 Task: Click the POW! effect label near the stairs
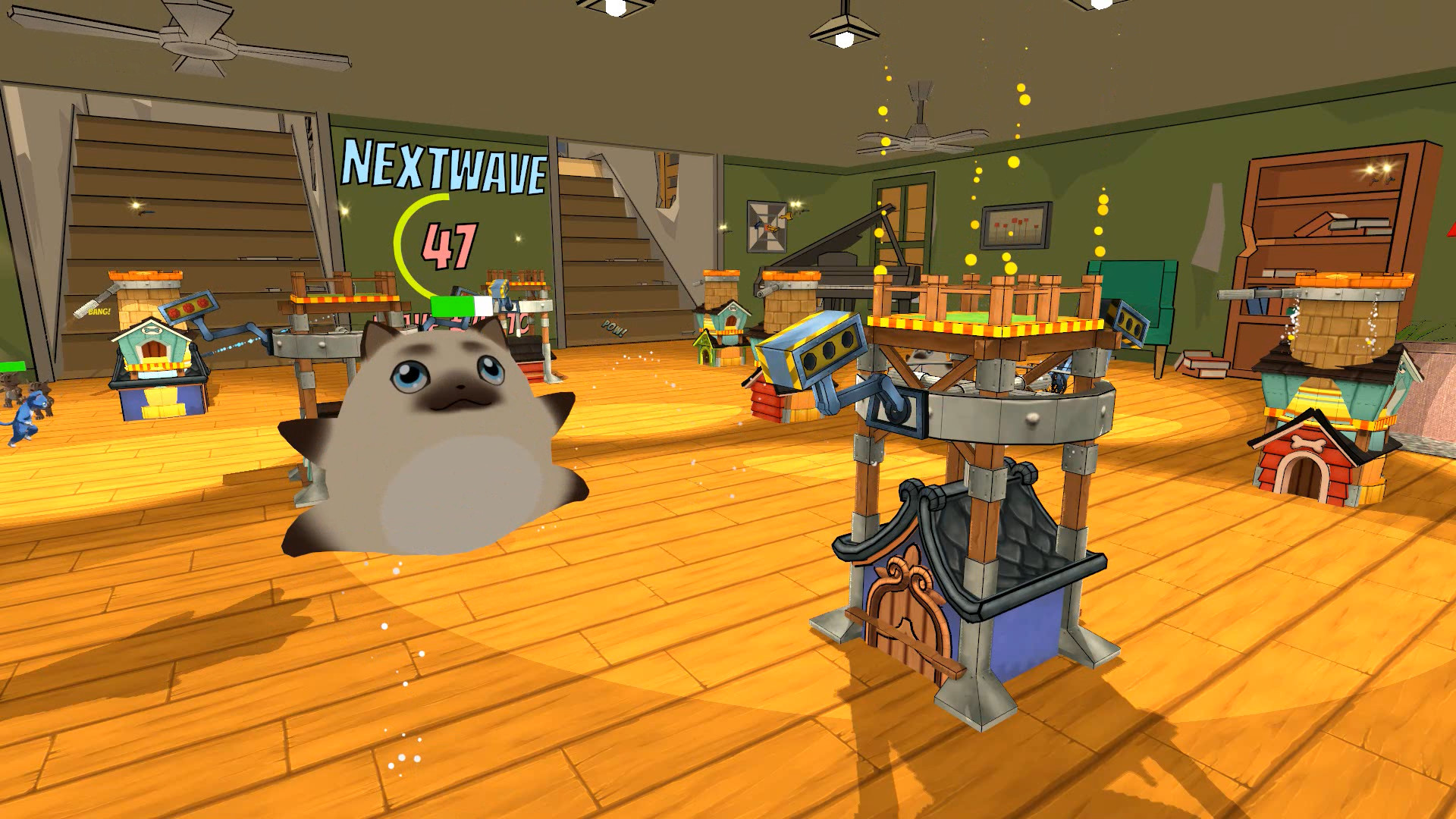614,329
